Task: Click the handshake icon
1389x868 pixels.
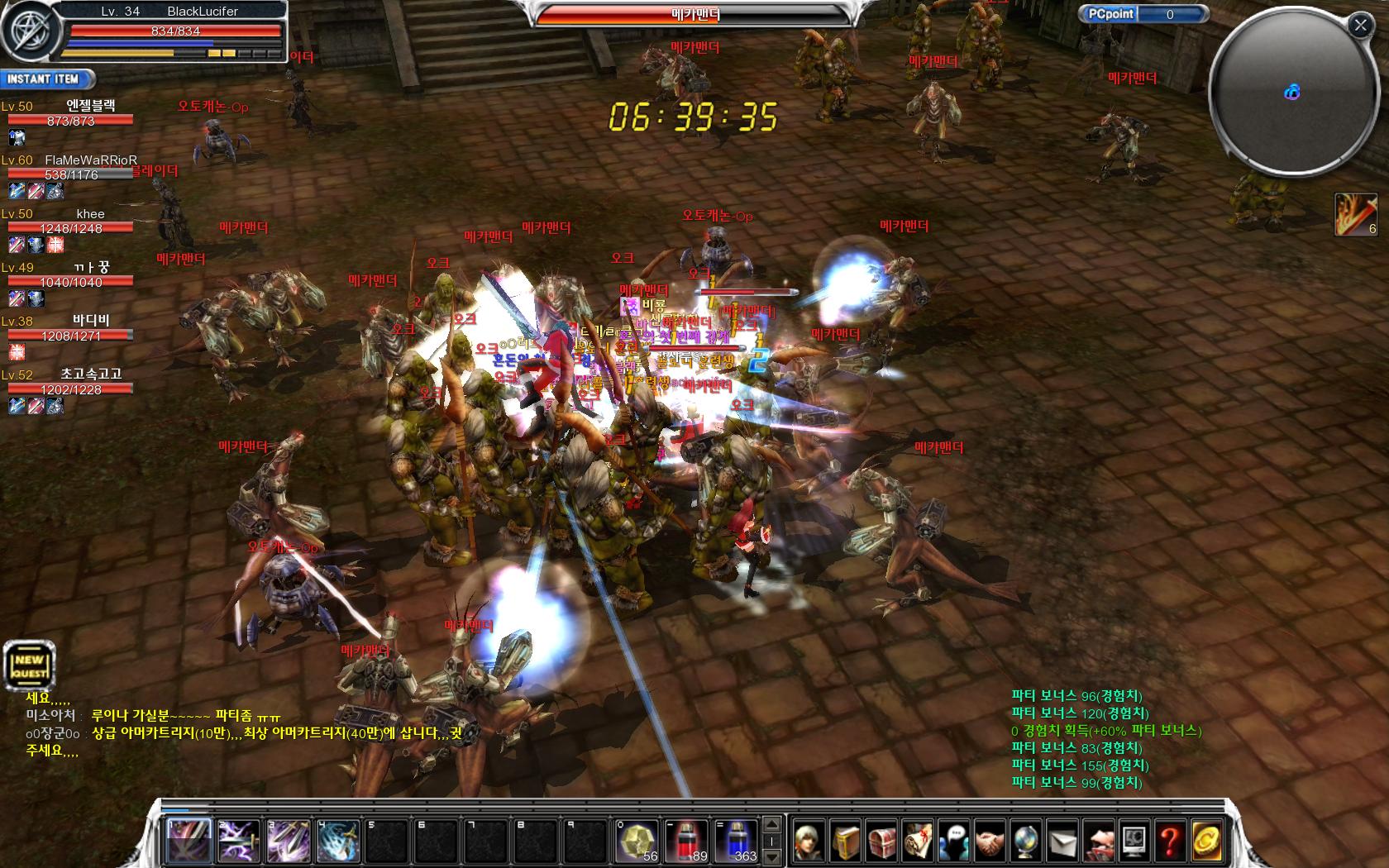Action: pos(990,842)
